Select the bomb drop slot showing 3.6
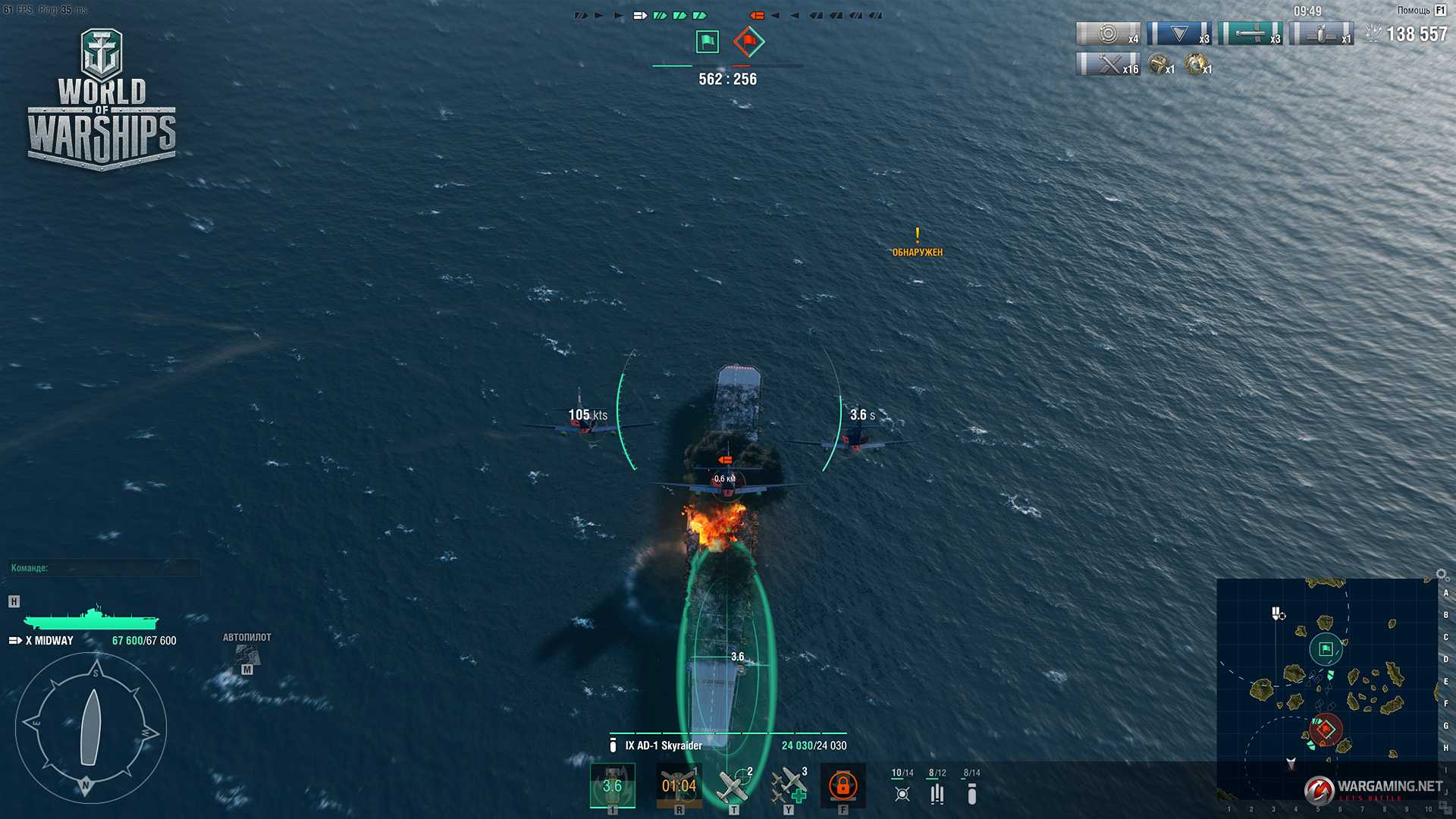 612,786
